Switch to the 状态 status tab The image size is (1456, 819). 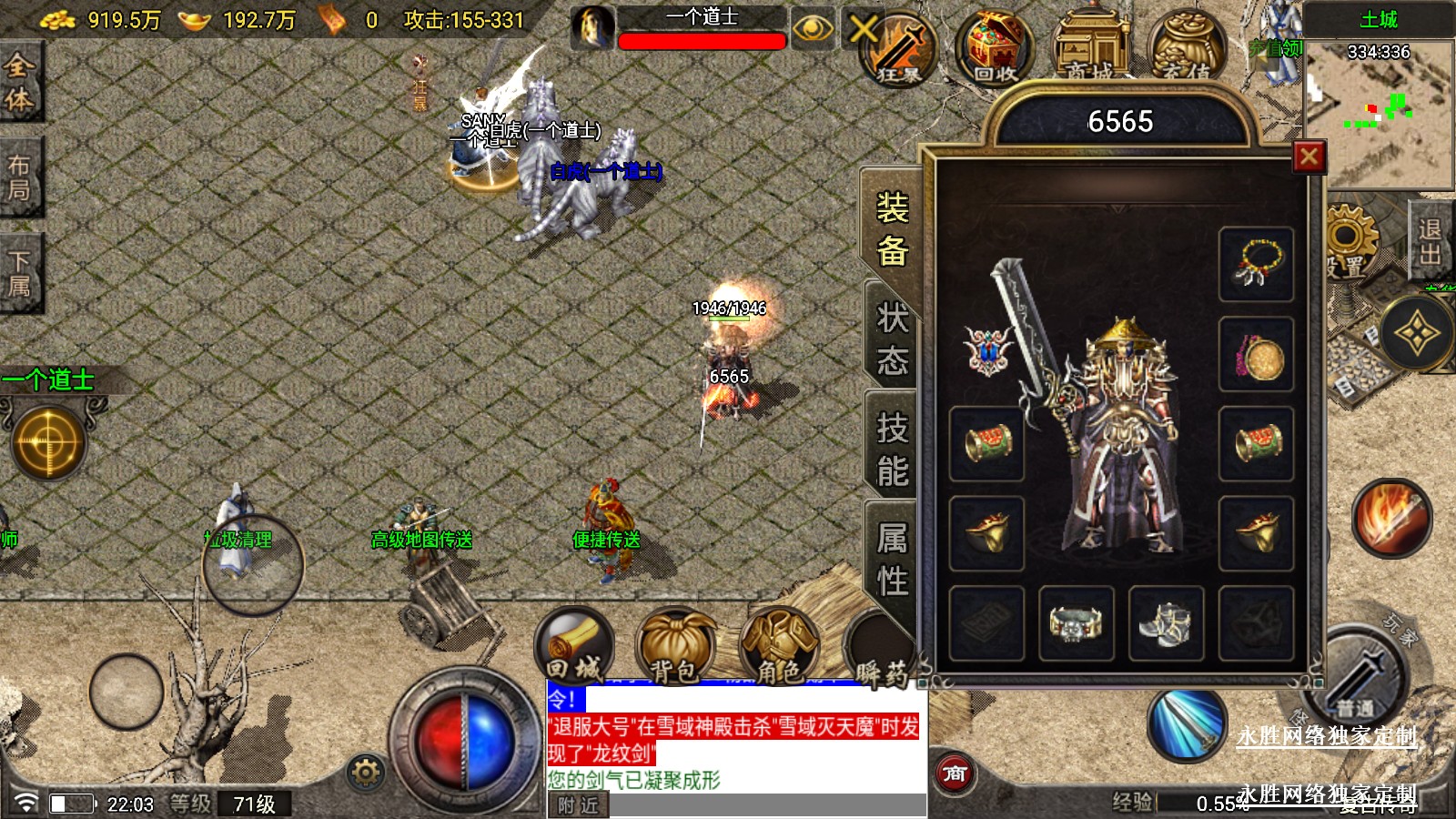click(892, 339)
